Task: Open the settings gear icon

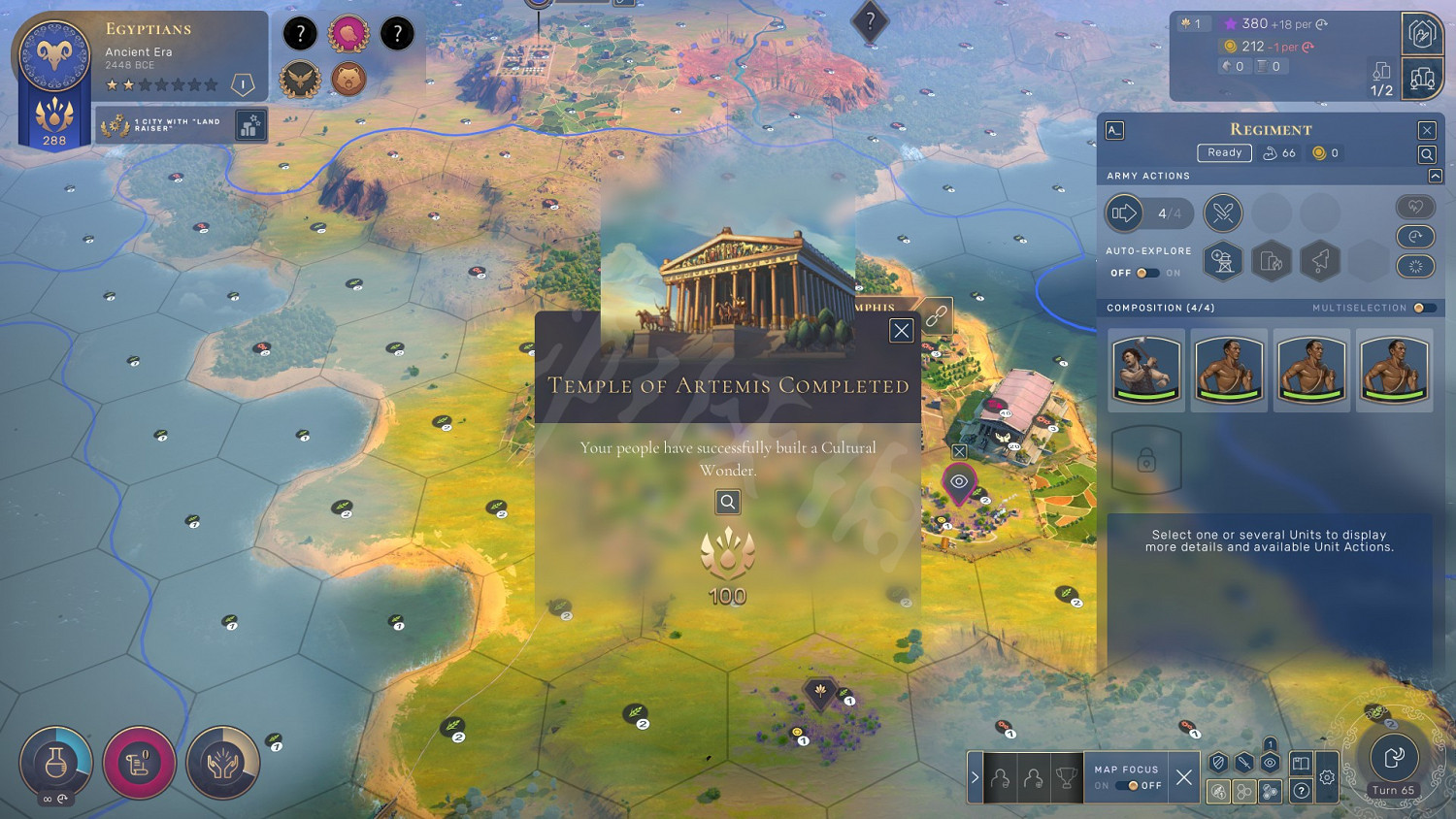Action: [1327, 777]
